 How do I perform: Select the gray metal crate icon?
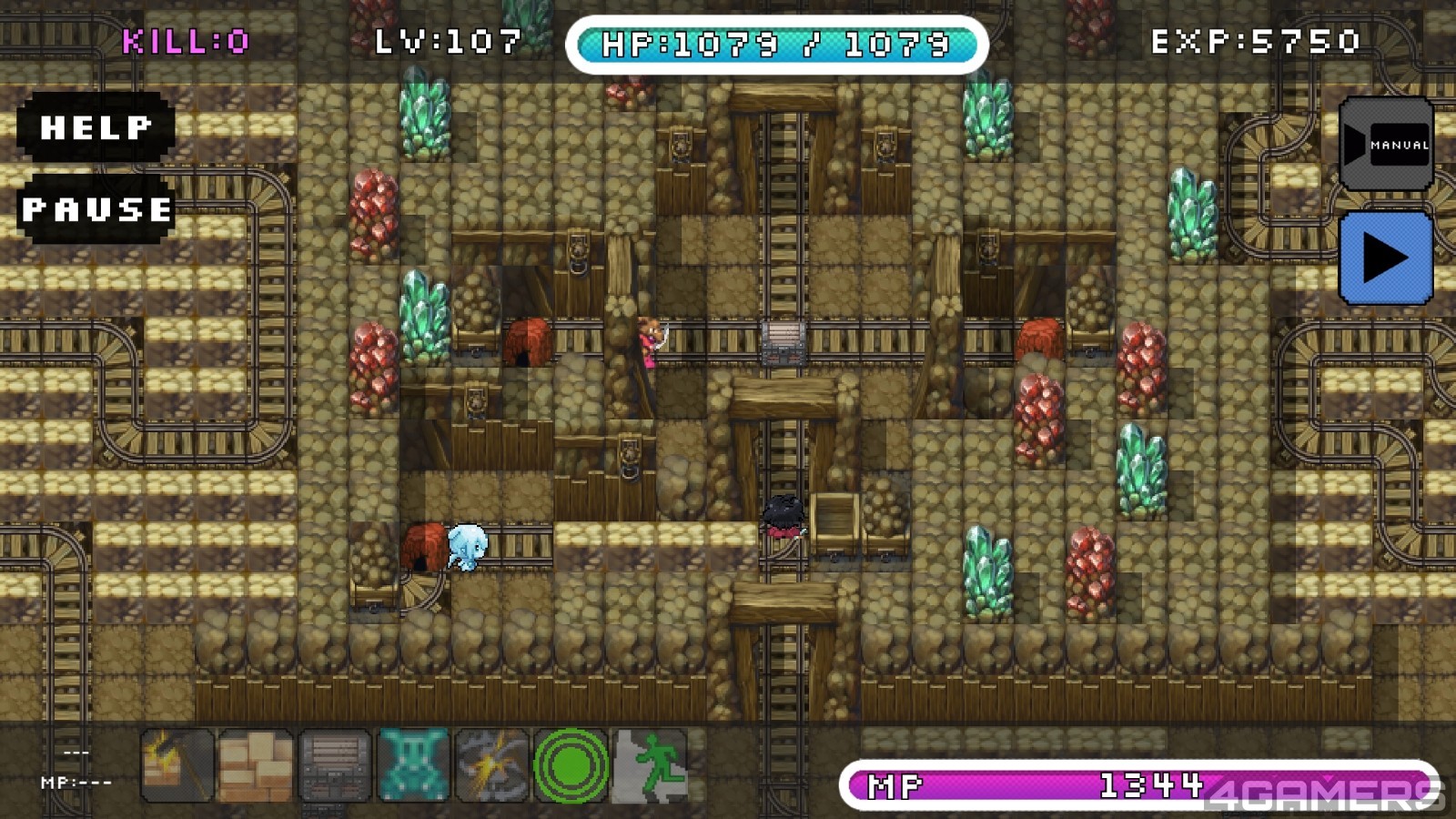point(334,766)
